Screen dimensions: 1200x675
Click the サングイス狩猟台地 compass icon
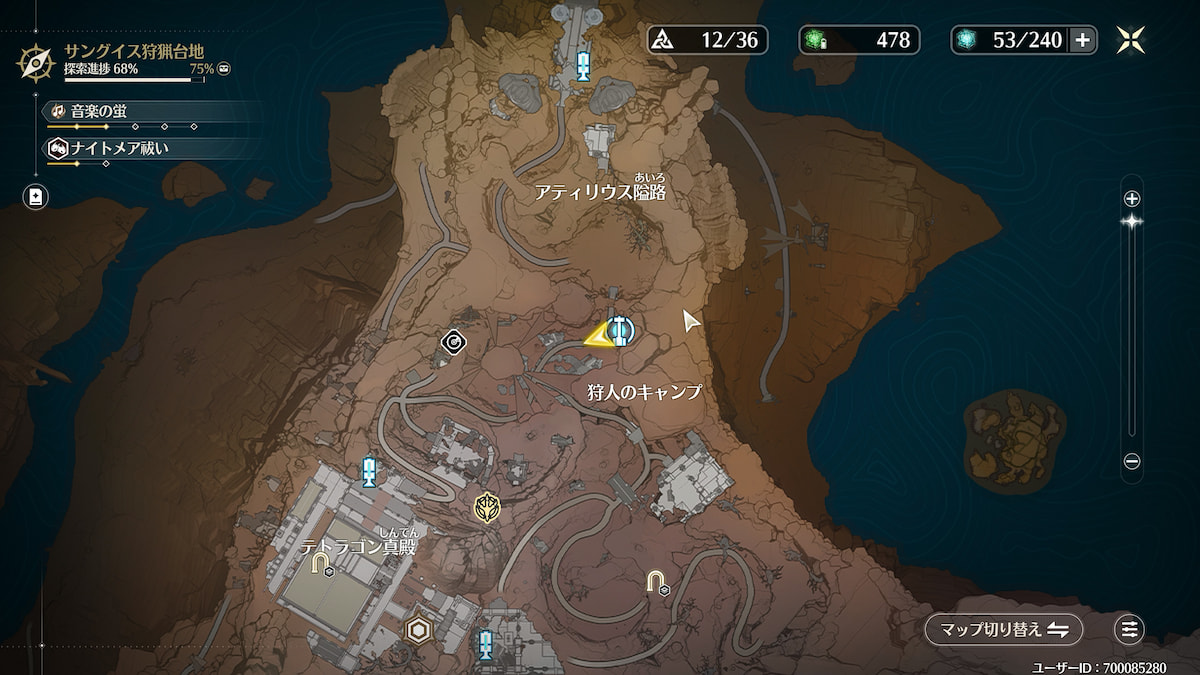(x=36, y=62)
